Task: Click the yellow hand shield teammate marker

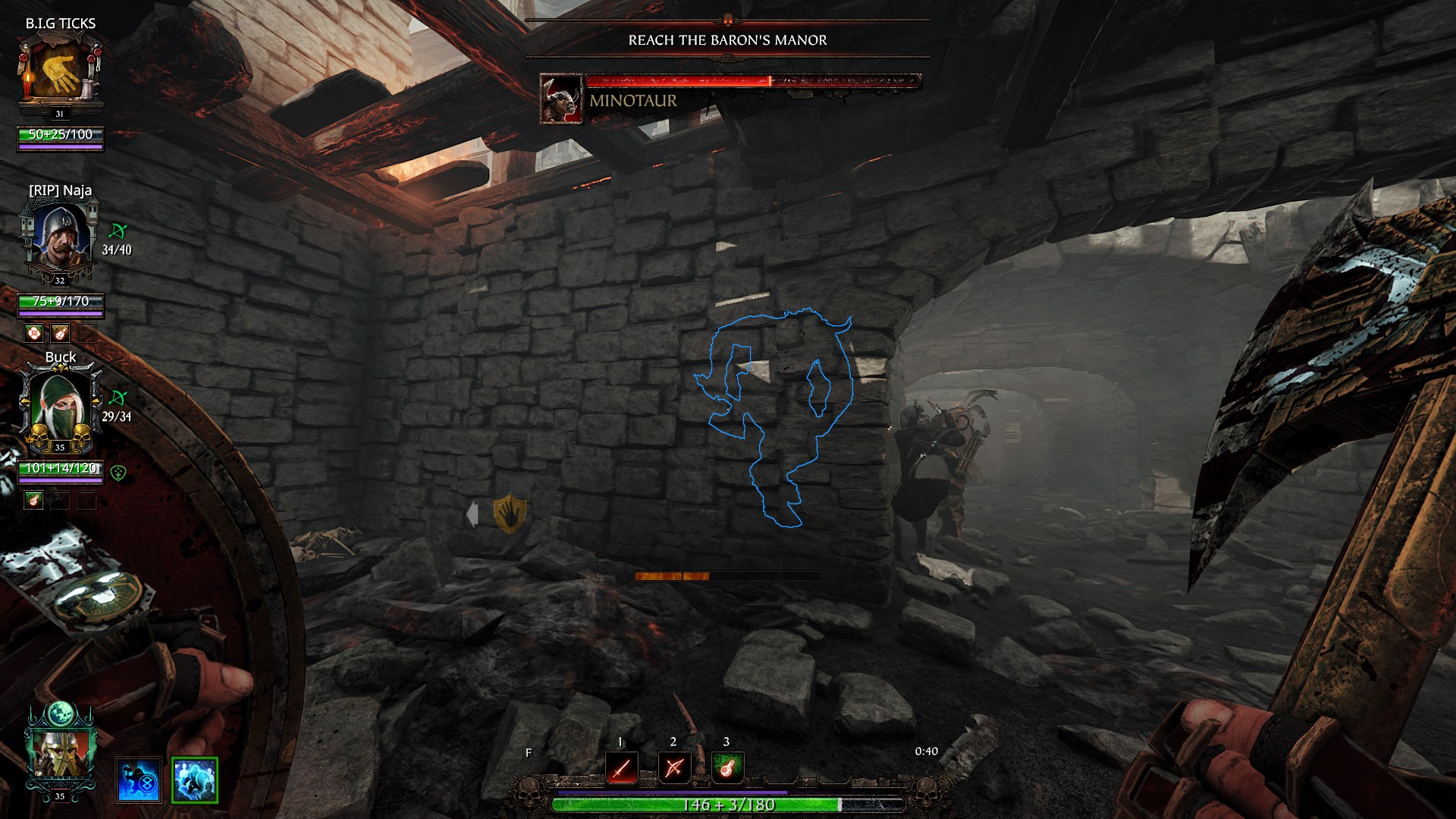Action: coord(510,513)
